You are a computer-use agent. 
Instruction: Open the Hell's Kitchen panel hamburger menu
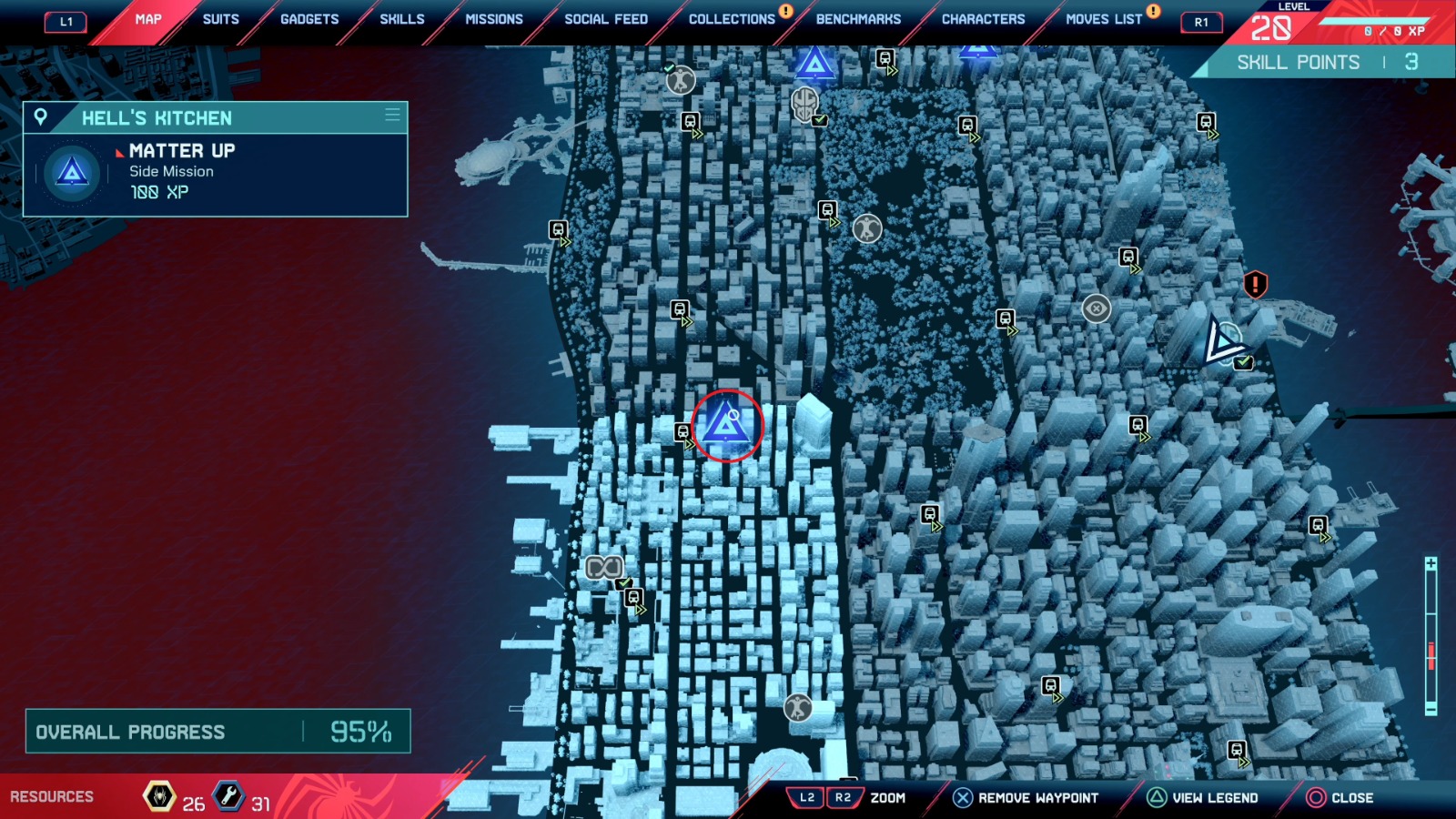(392, 116)
